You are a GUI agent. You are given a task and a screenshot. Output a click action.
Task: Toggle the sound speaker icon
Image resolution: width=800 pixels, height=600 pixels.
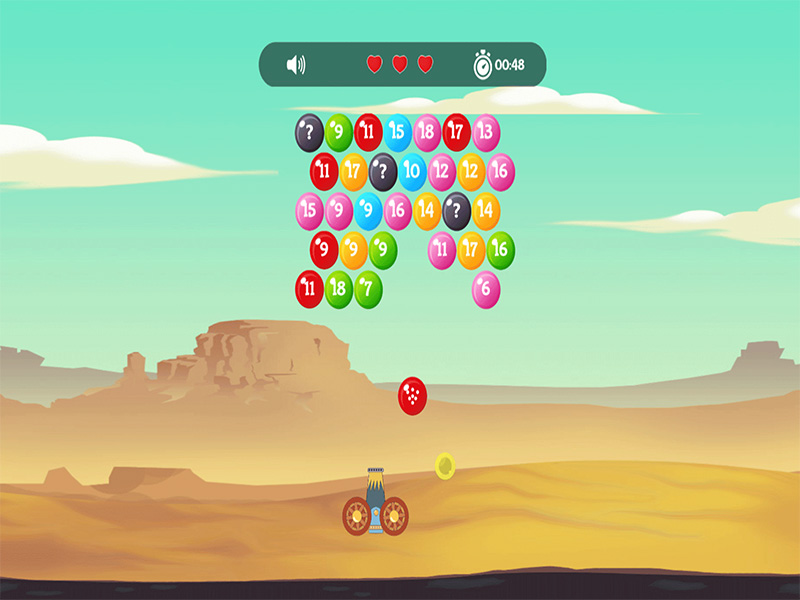tap(296, 65)
